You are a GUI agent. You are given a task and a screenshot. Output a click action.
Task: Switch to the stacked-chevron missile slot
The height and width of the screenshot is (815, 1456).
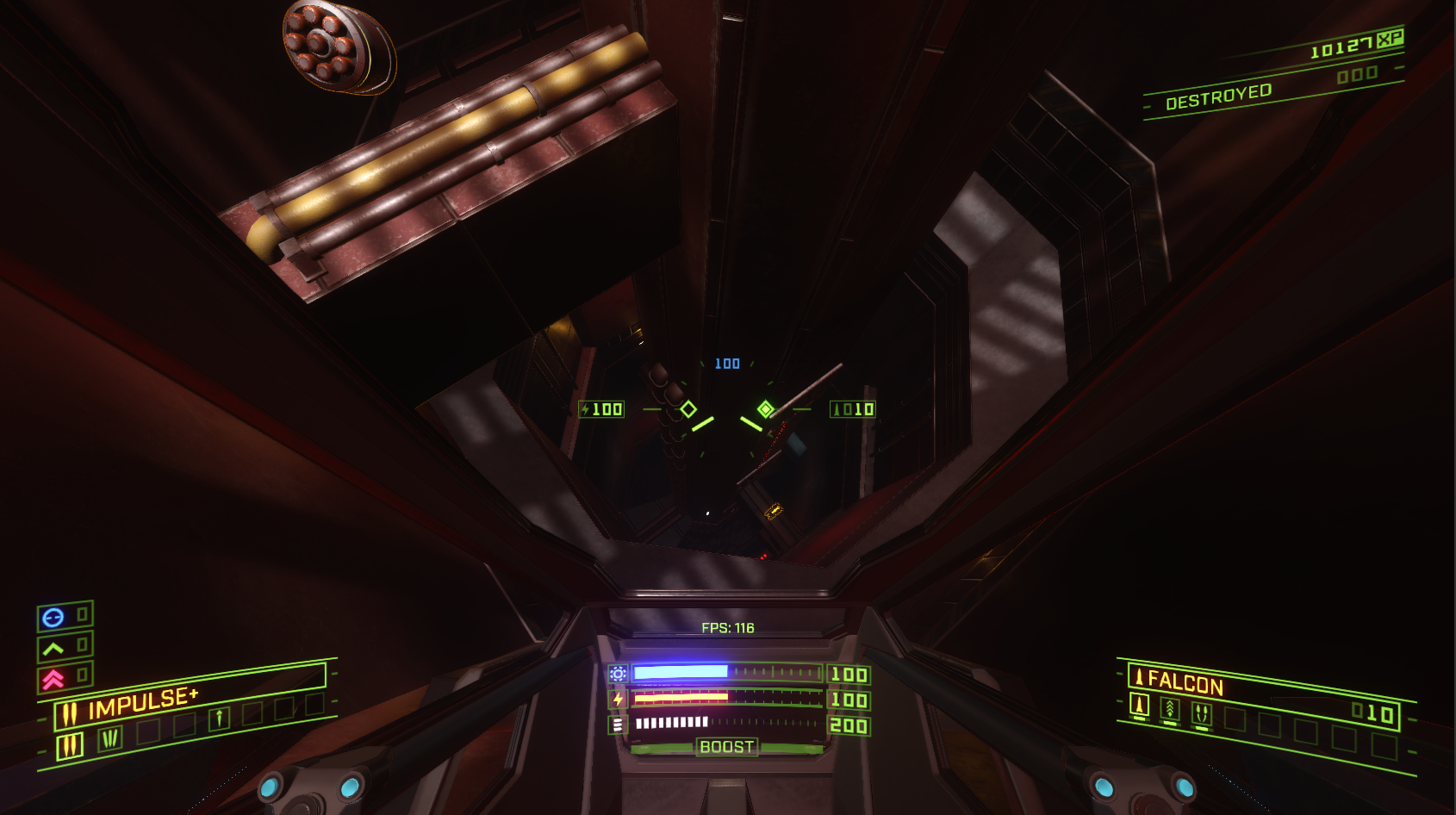(x=1170, y=709)
